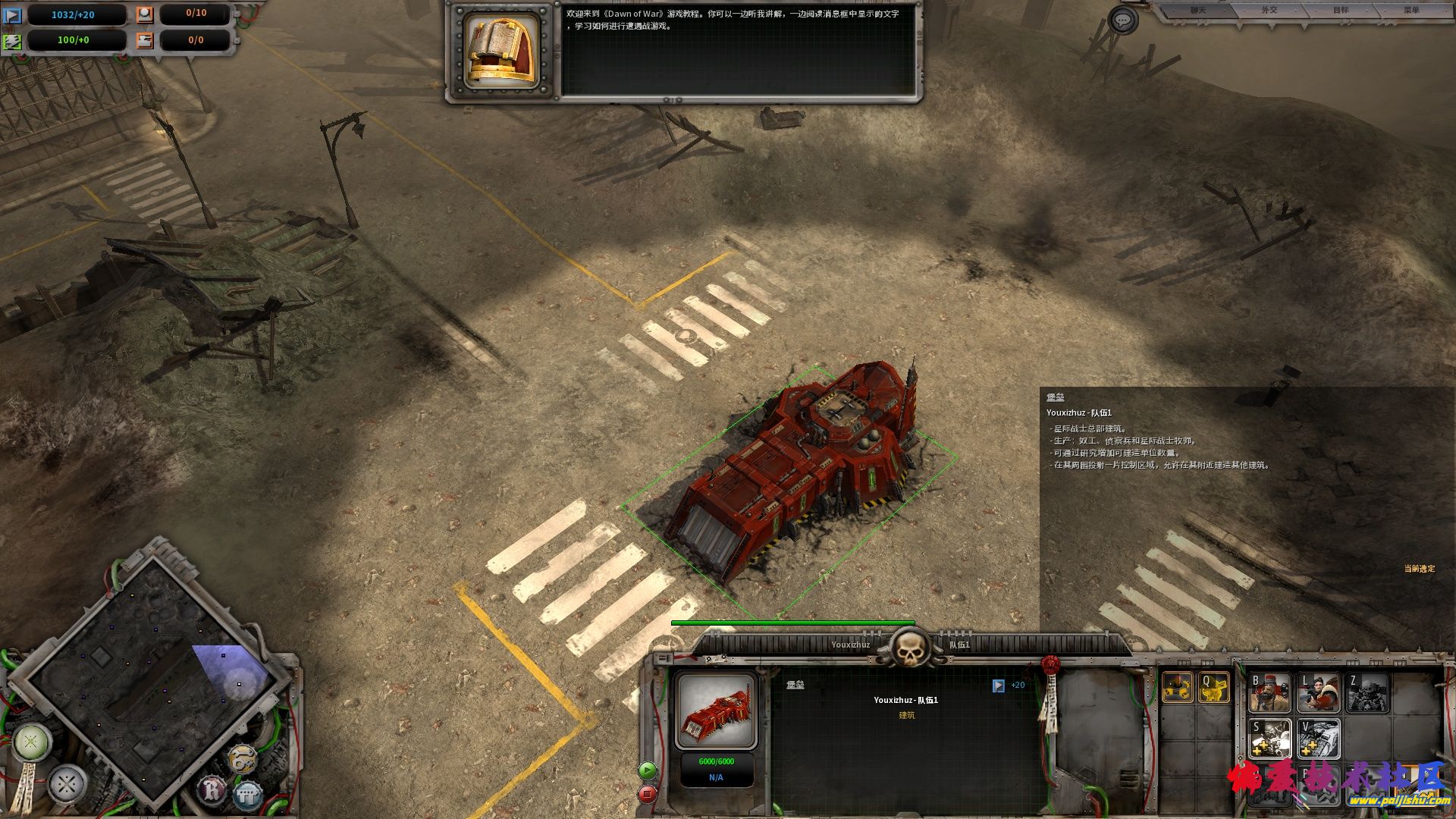Click the green play button

point(647,770)
